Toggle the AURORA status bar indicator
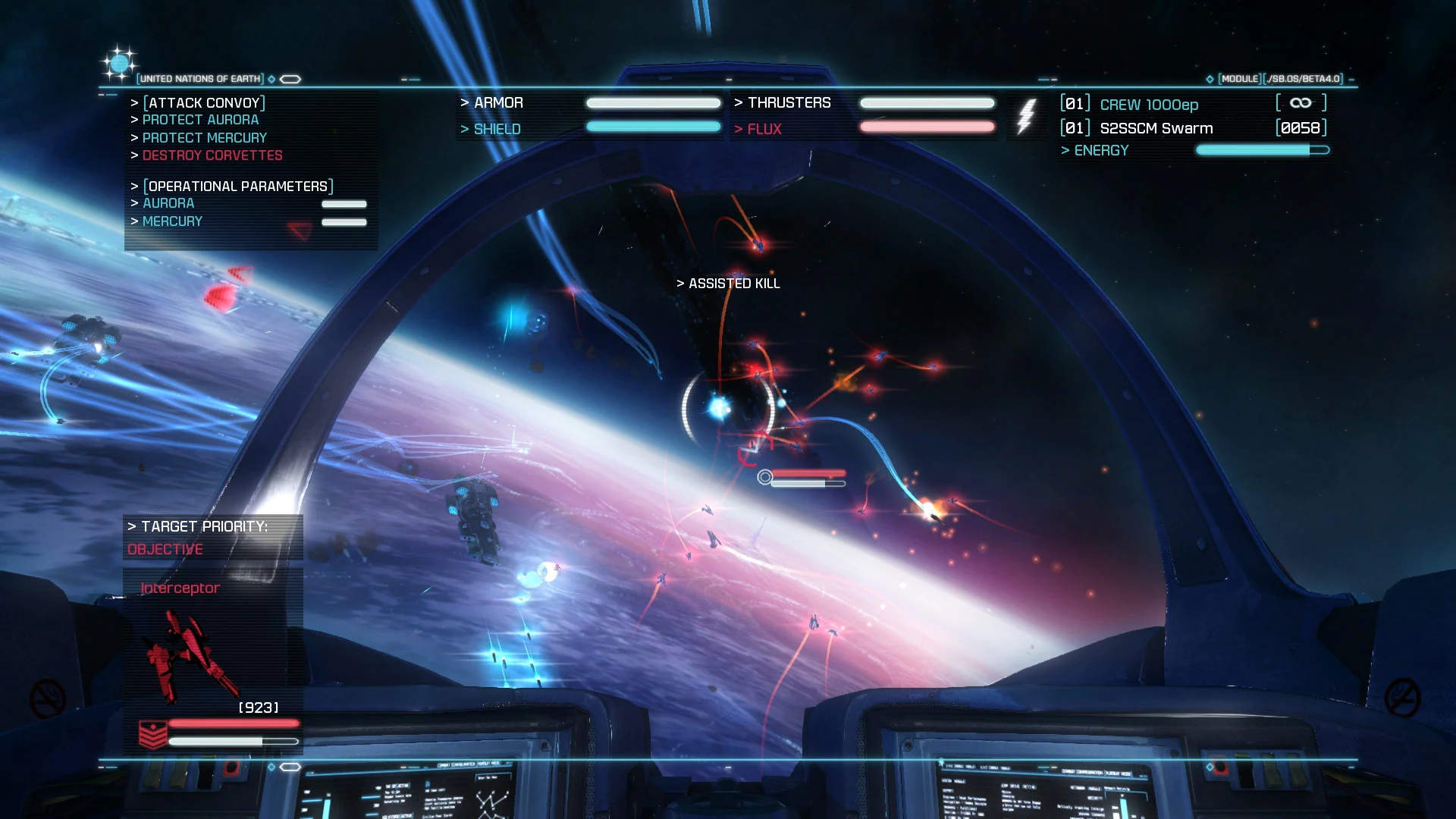 344,203
